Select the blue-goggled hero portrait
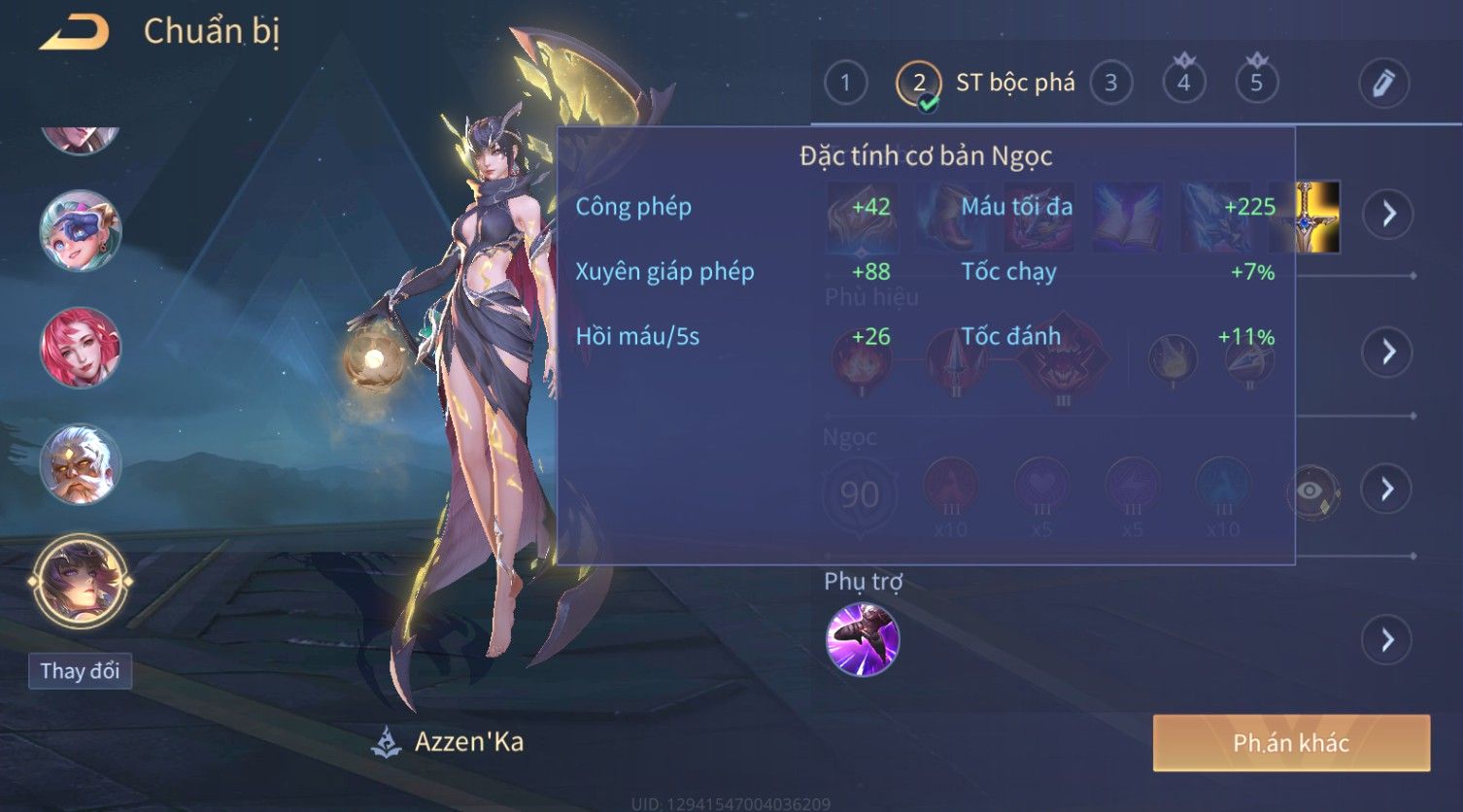 (80, 231)
